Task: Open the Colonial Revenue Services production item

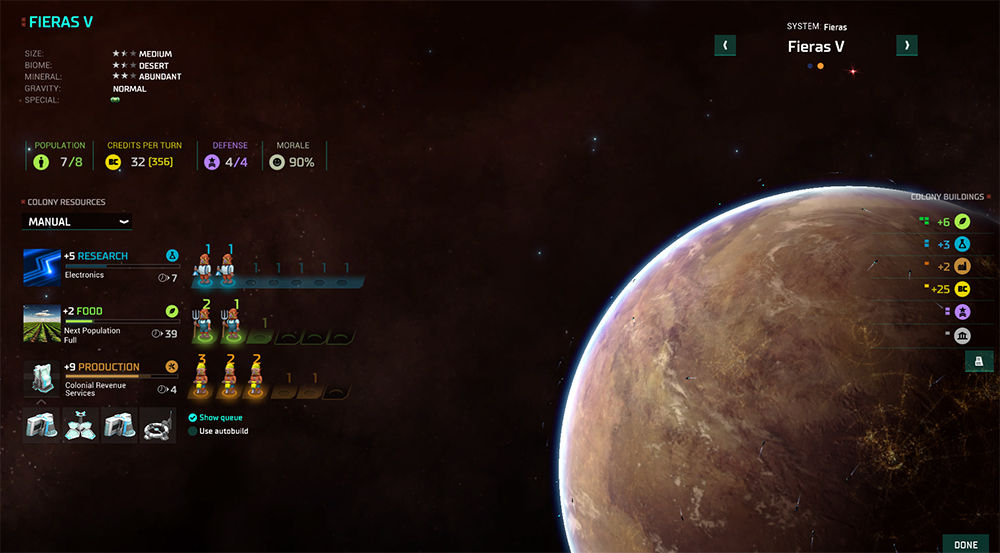Action: [x=42, y=378]
